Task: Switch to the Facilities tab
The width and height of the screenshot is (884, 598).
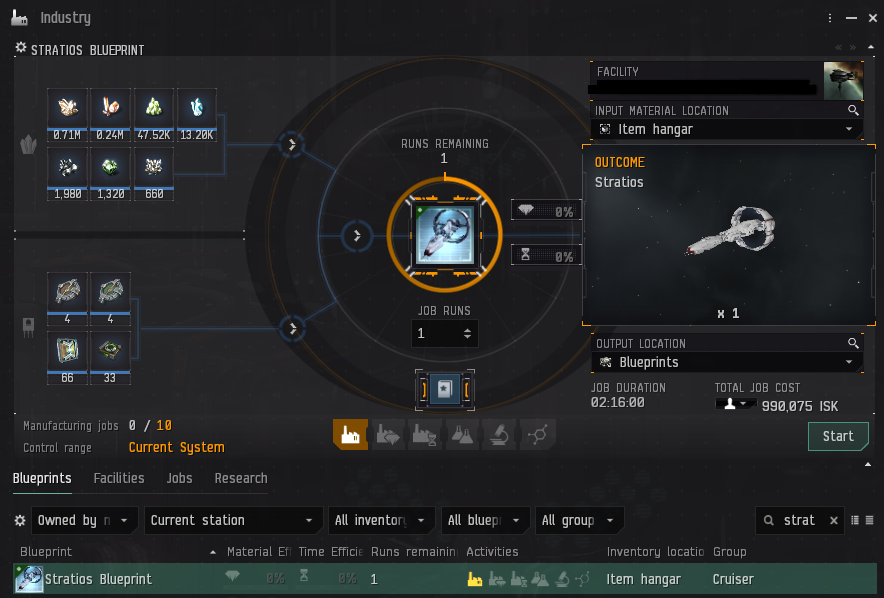Action: tap(119, 478)
